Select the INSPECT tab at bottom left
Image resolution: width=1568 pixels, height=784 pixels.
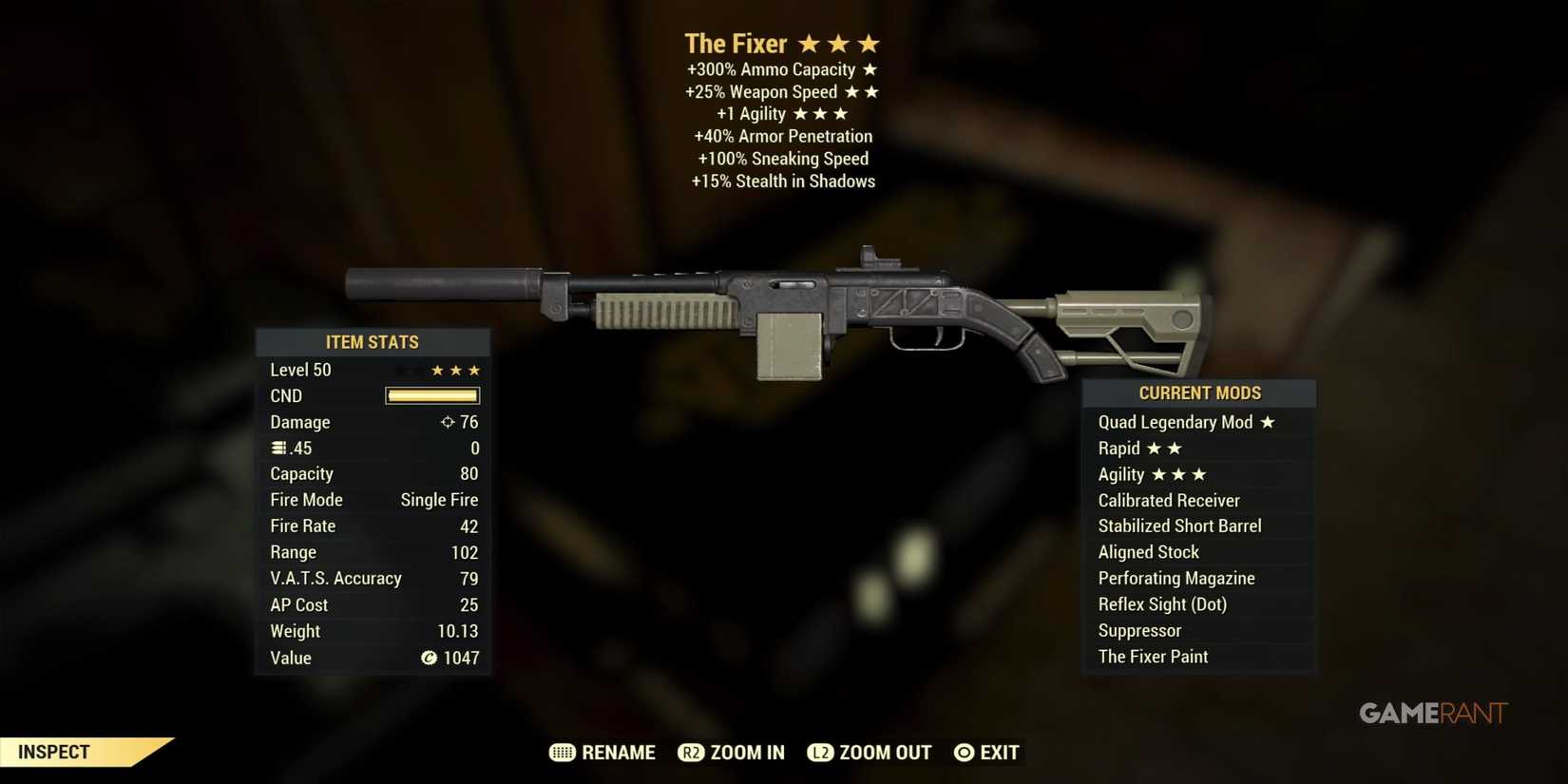(55, 752)
